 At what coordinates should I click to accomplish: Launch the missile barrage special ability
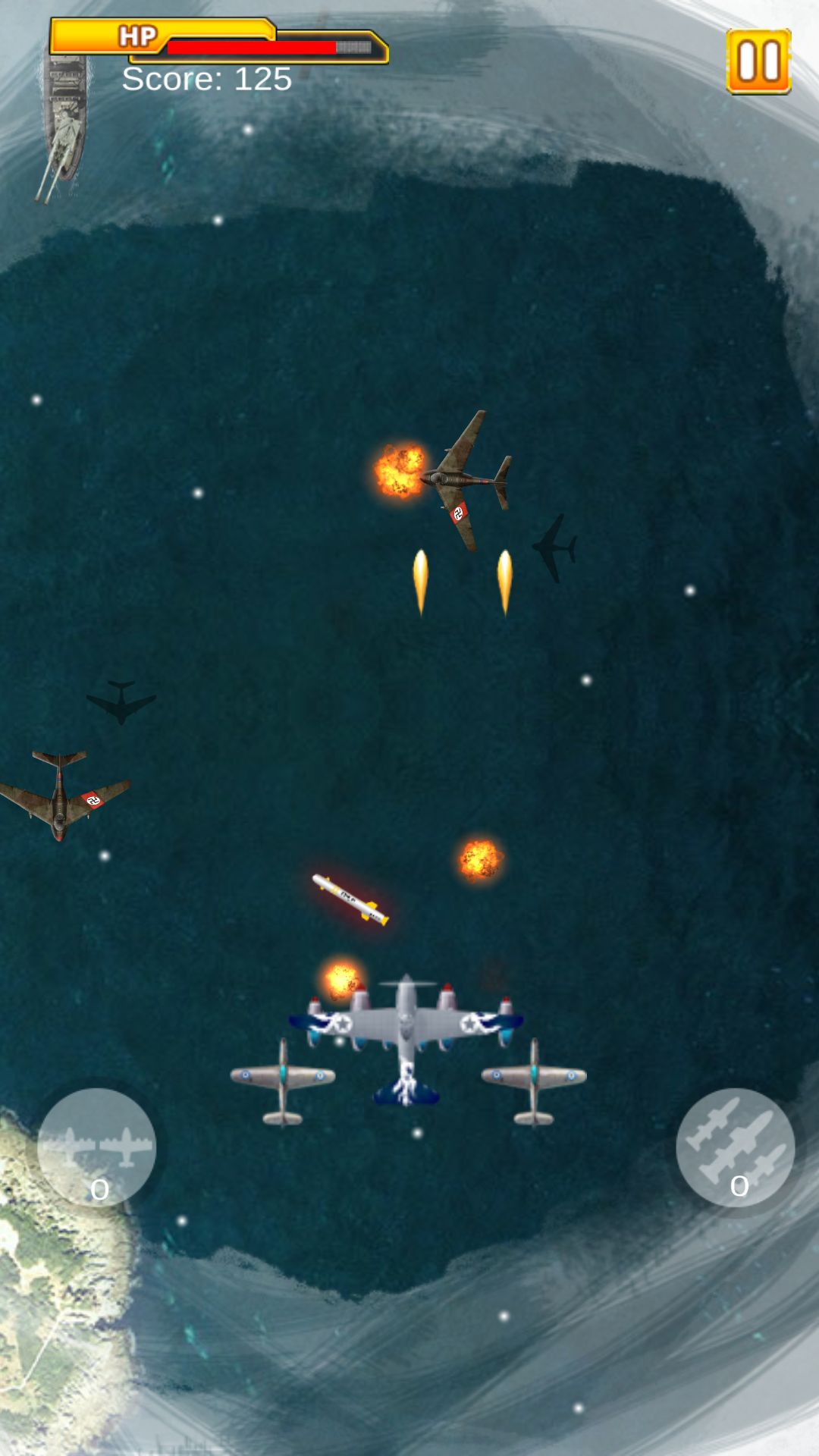[x=735, y=1147]
